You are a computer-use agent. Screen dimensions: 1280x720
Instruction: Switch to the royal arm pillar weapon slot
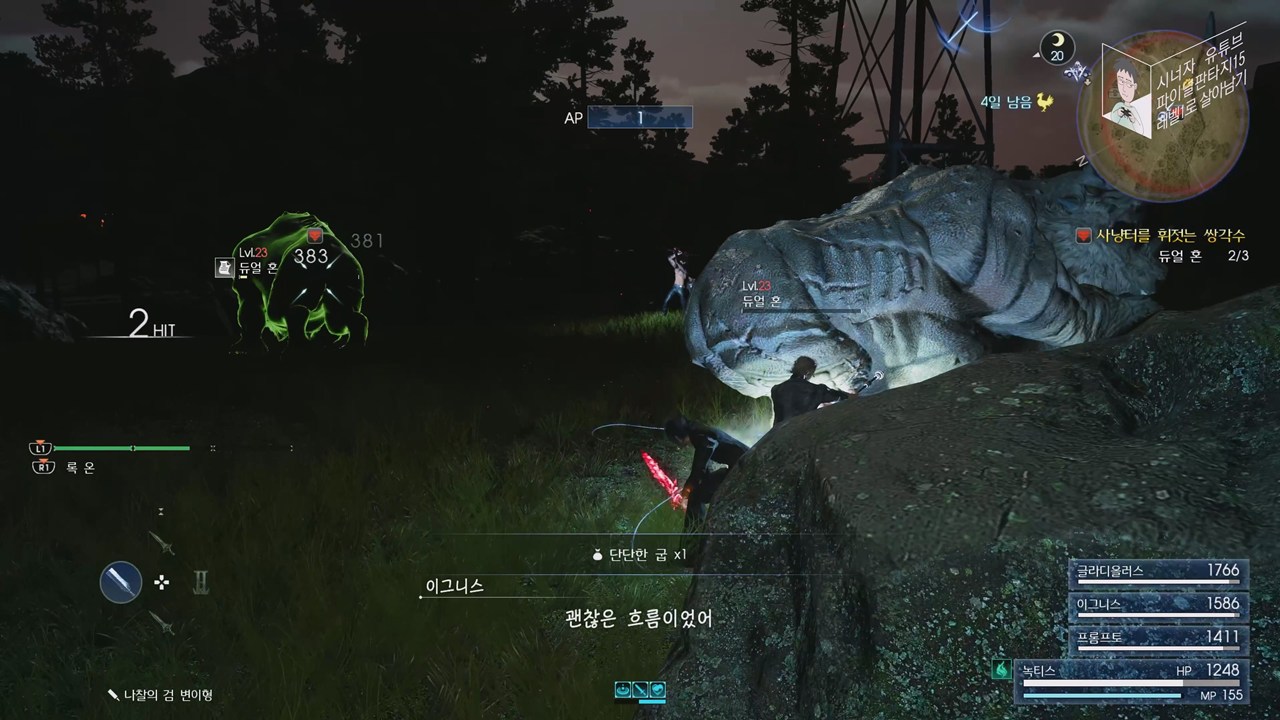pos(200,582)
